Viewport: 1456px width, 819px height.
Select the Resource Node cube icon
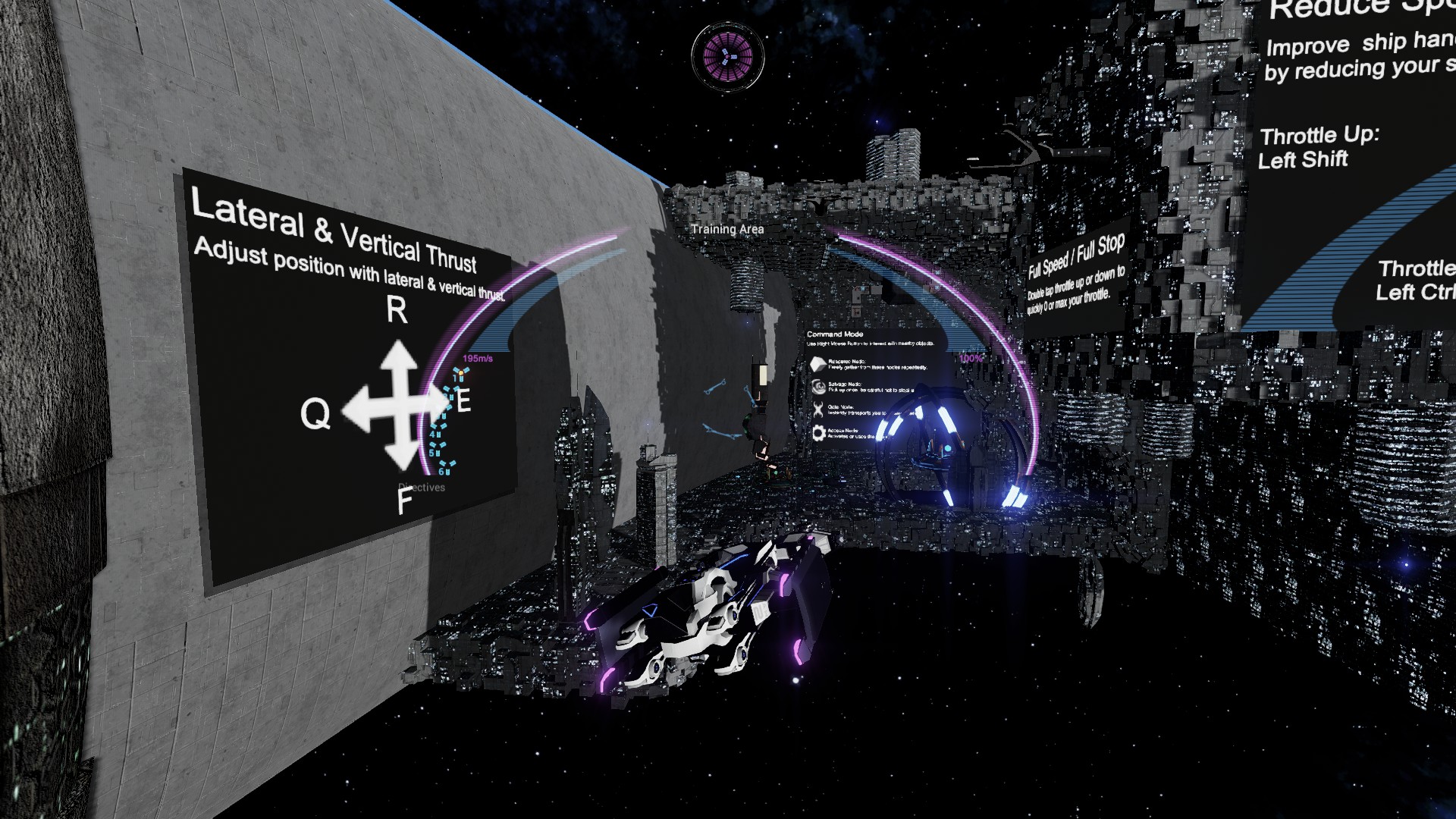817,364
